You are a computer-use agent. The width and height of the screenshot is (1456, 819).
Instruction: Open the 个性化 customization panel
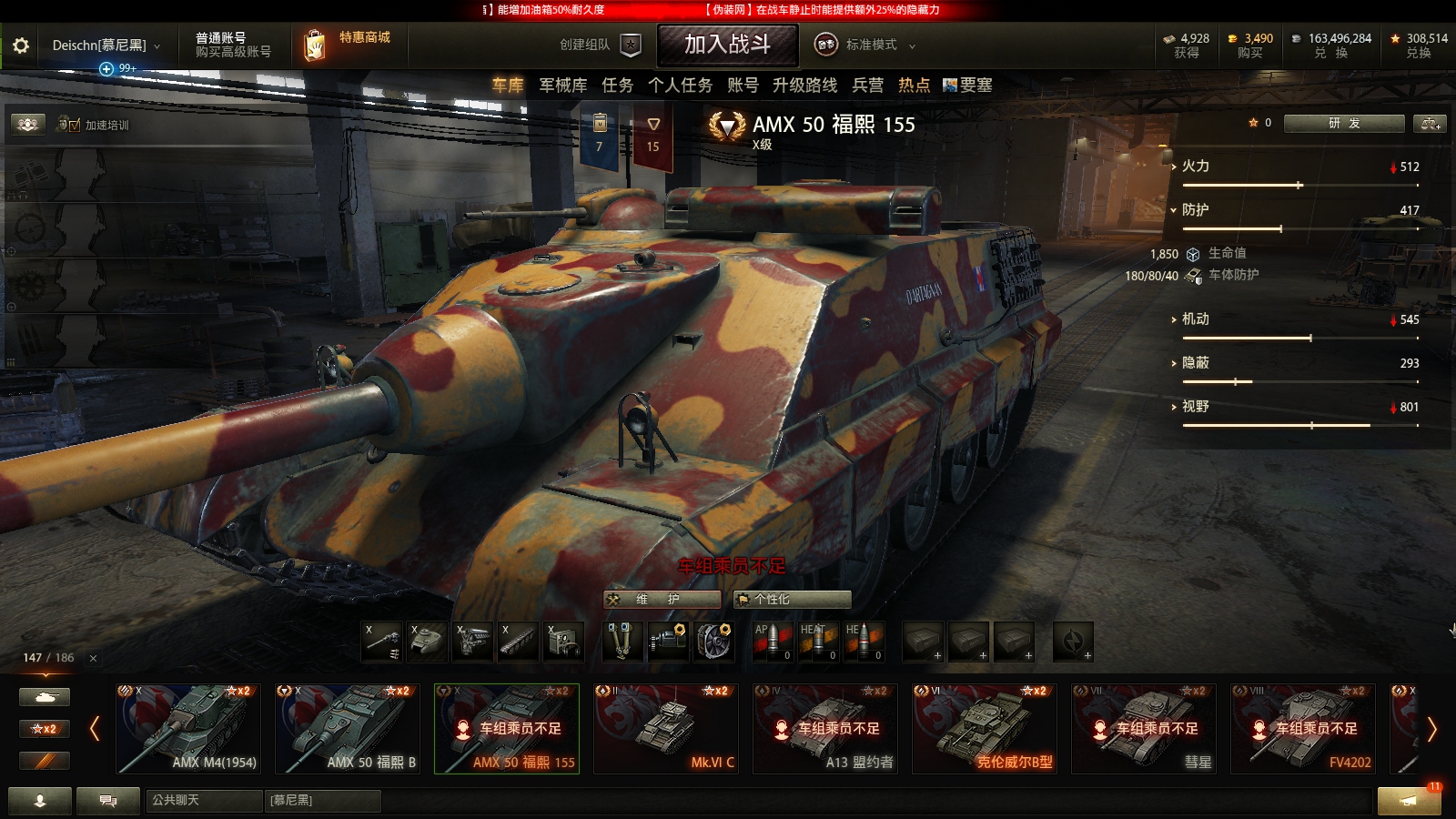[x=788, y=599]
